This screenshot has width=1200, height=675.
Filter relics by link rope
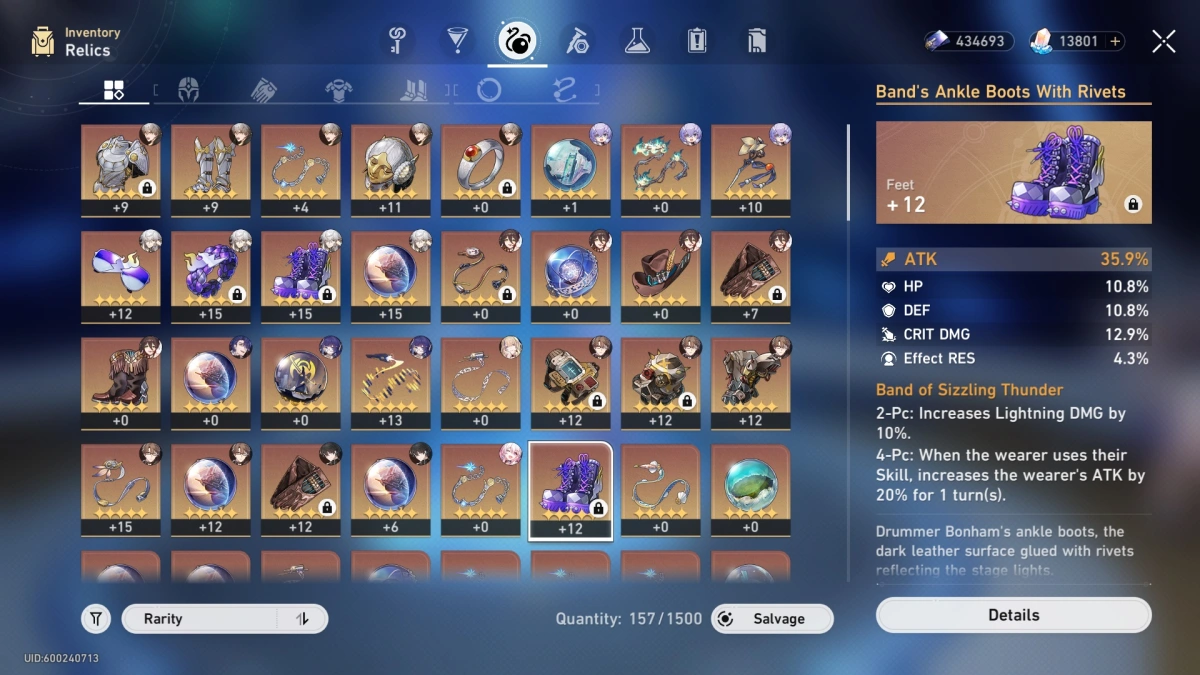pyautogui.click(x=565, y=91)
